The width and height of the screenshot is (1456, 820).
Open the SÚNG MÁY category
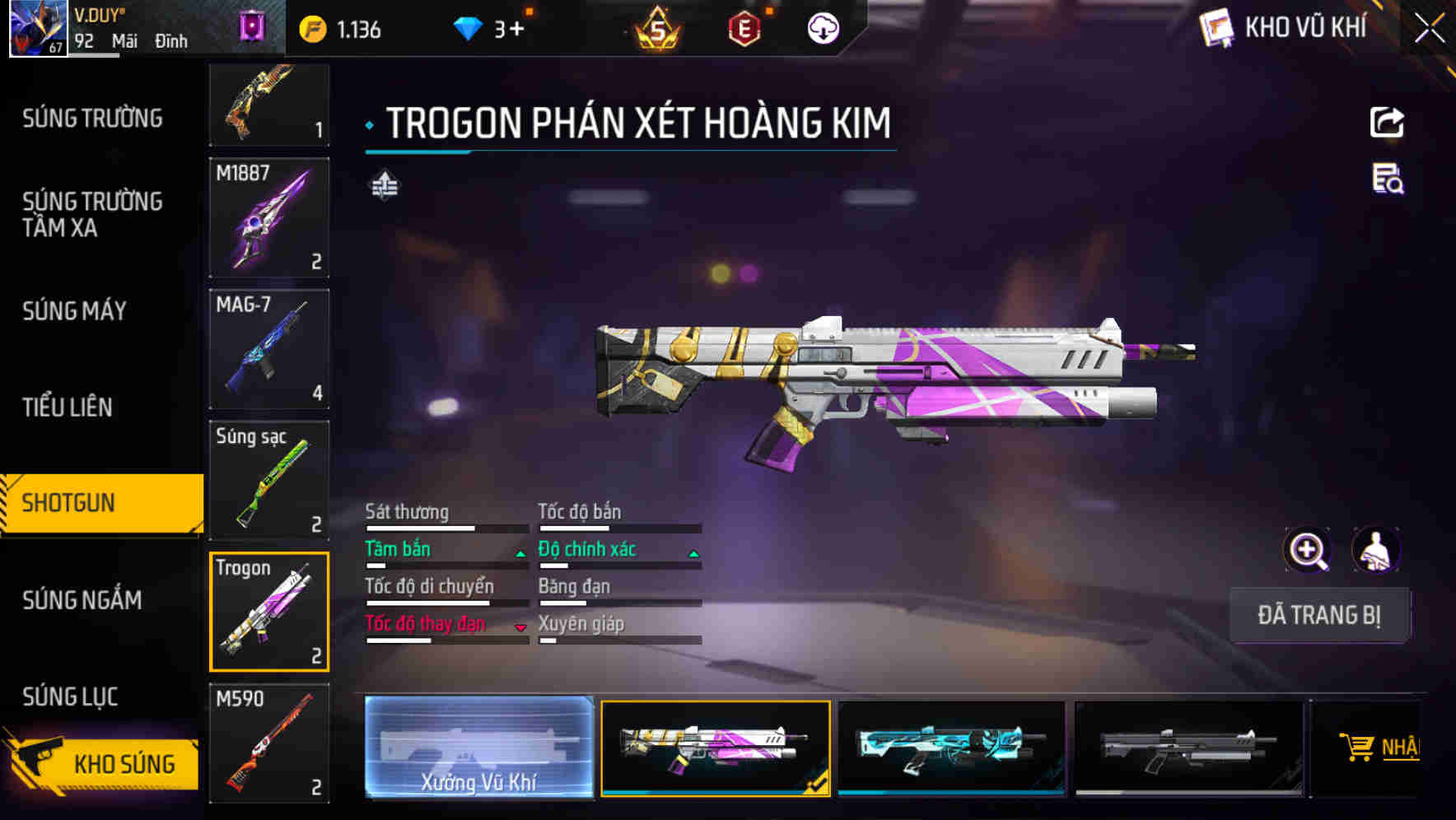click(74, 311)
